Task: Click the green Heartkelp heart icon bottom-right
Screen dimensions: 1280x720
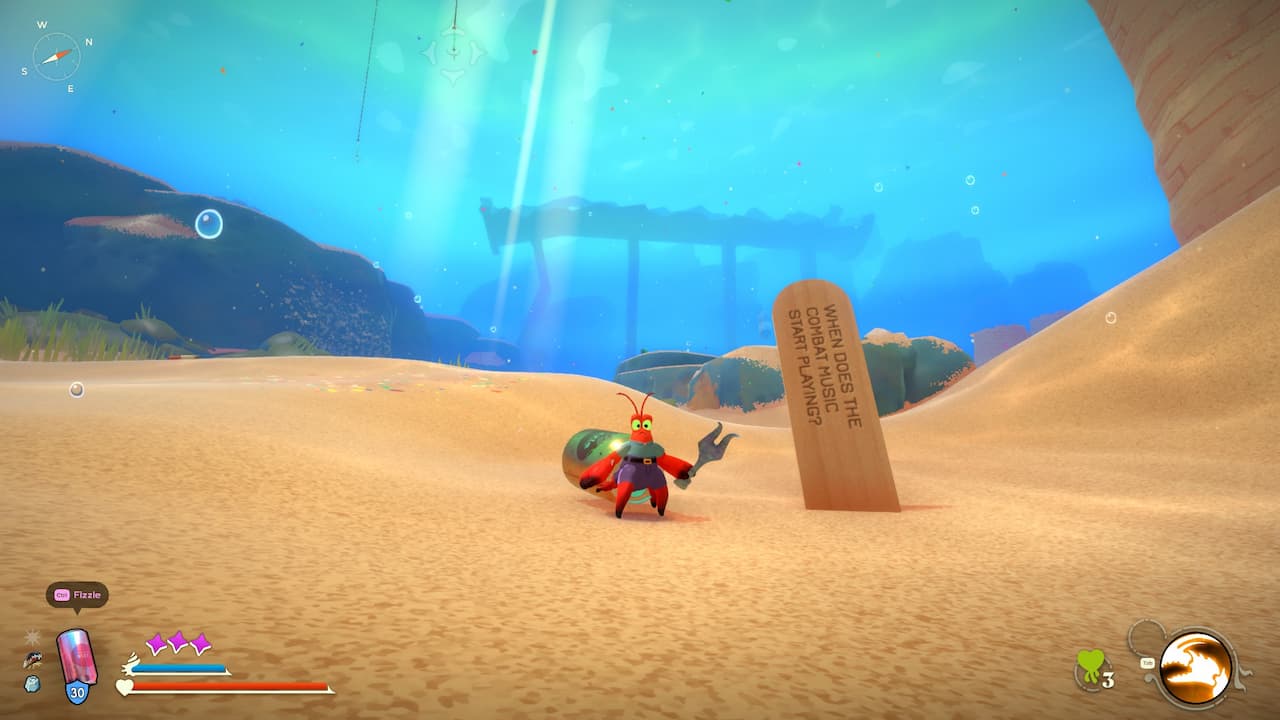Action: point(1091,663)
